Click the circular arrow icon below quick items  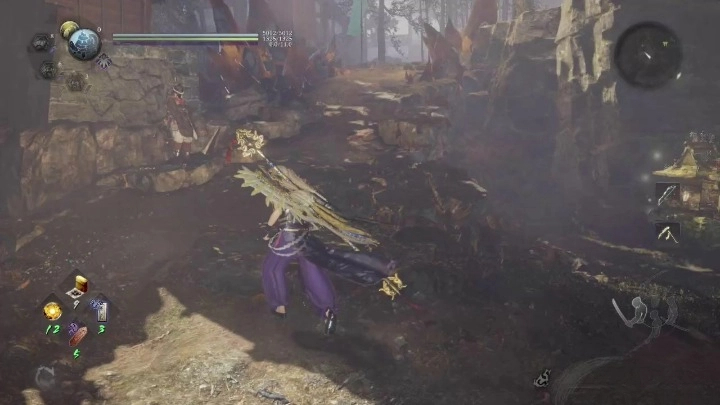(43, 375)
